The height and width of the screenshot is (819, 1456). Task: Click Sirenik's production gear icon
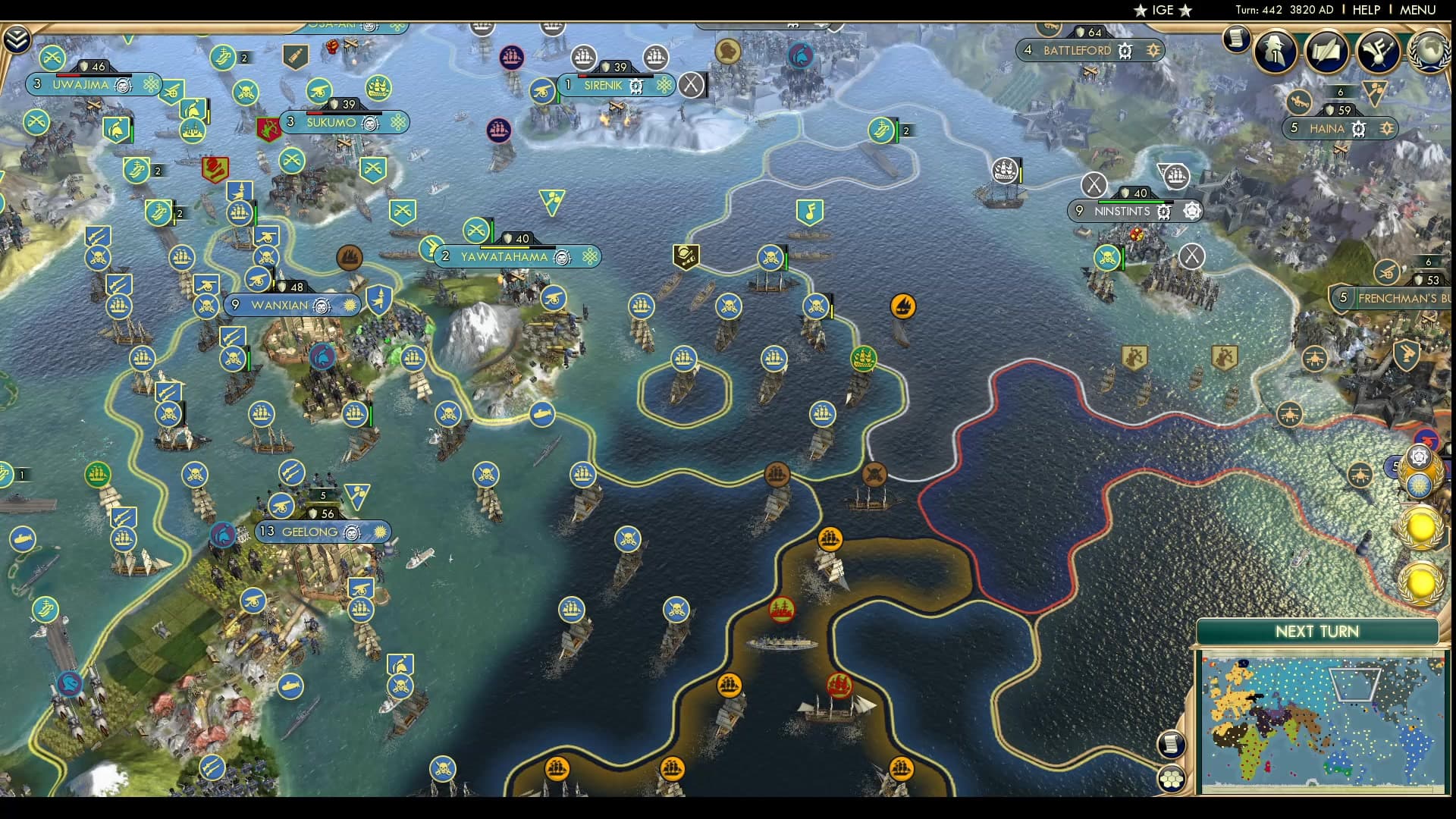(637, 86)
